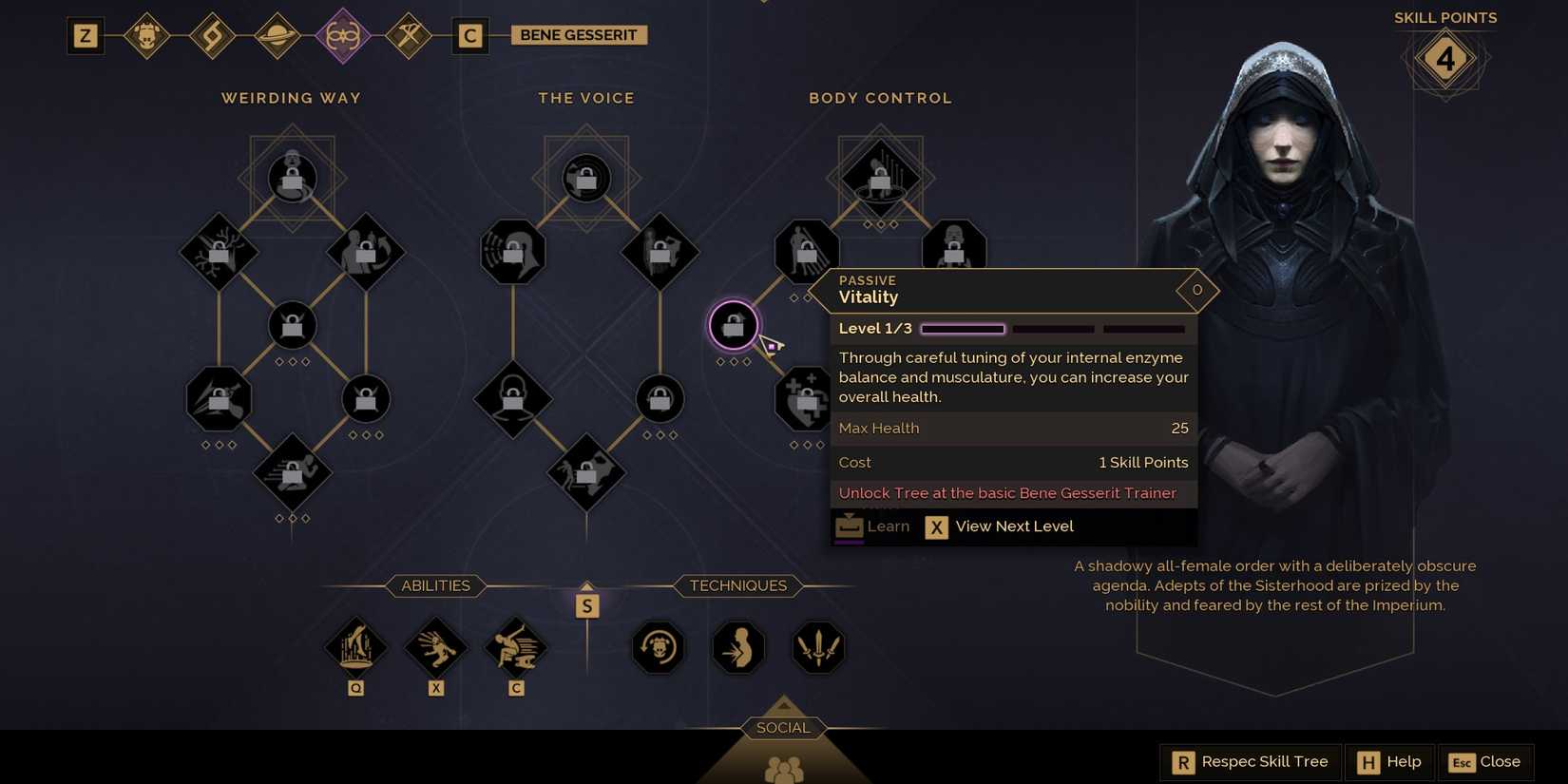
Task: Select the skull faction icon in the top row
Action: (148, 36)
